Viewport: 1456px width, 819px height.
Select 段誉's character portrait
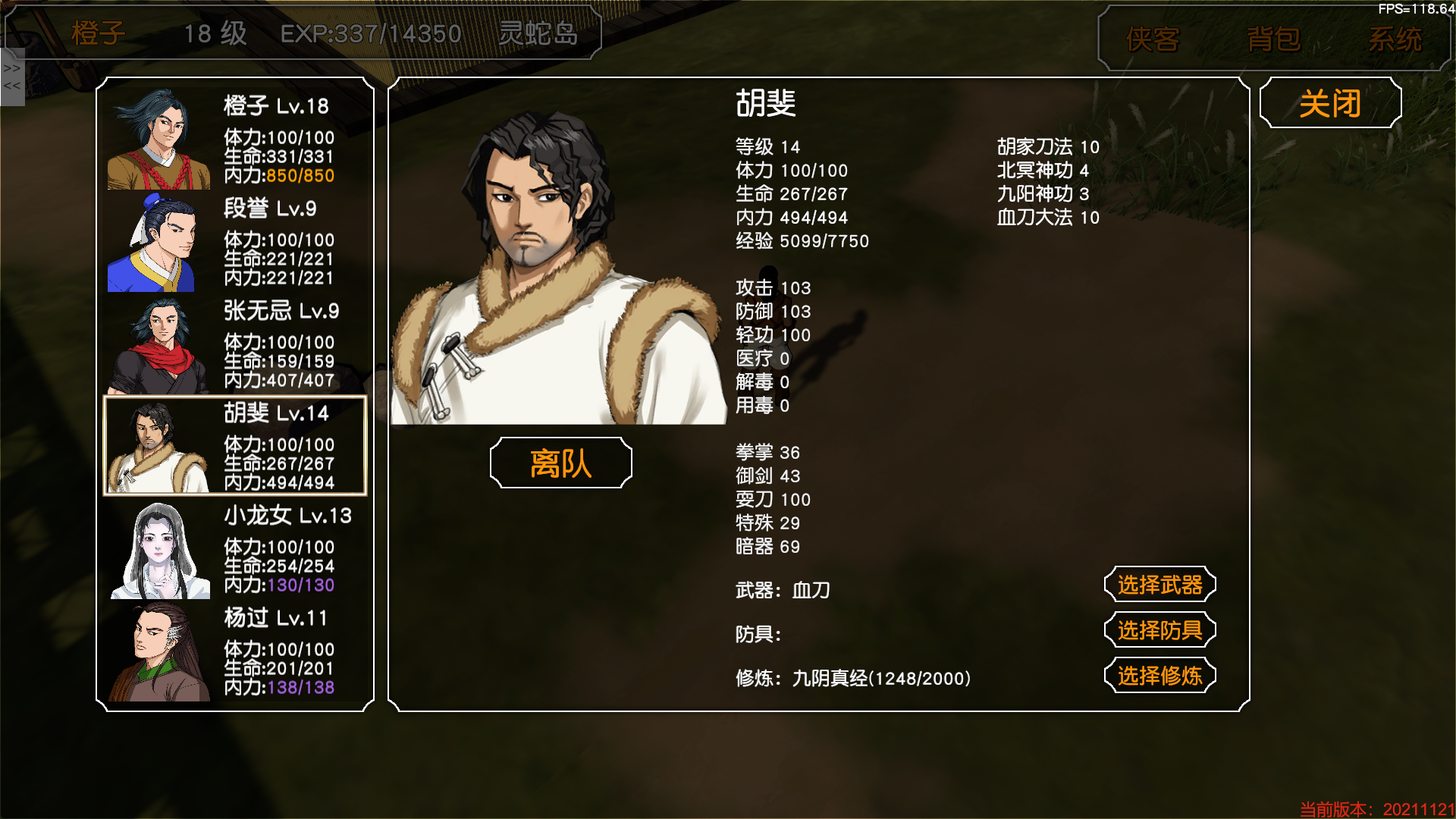coord(160,243)
